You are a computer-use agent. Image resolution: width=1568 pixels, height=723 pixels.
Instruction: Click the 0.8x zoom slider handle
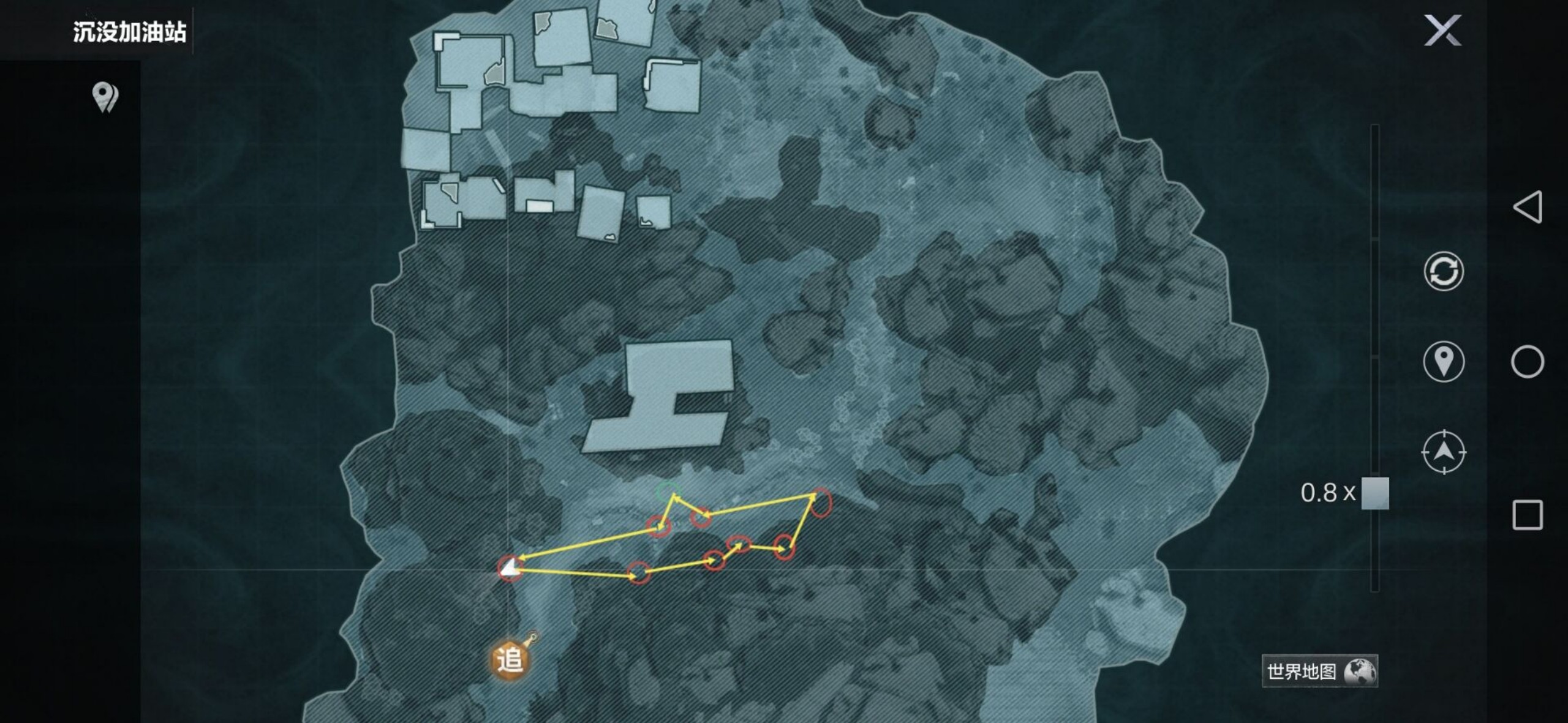(x=1375, y=493)
